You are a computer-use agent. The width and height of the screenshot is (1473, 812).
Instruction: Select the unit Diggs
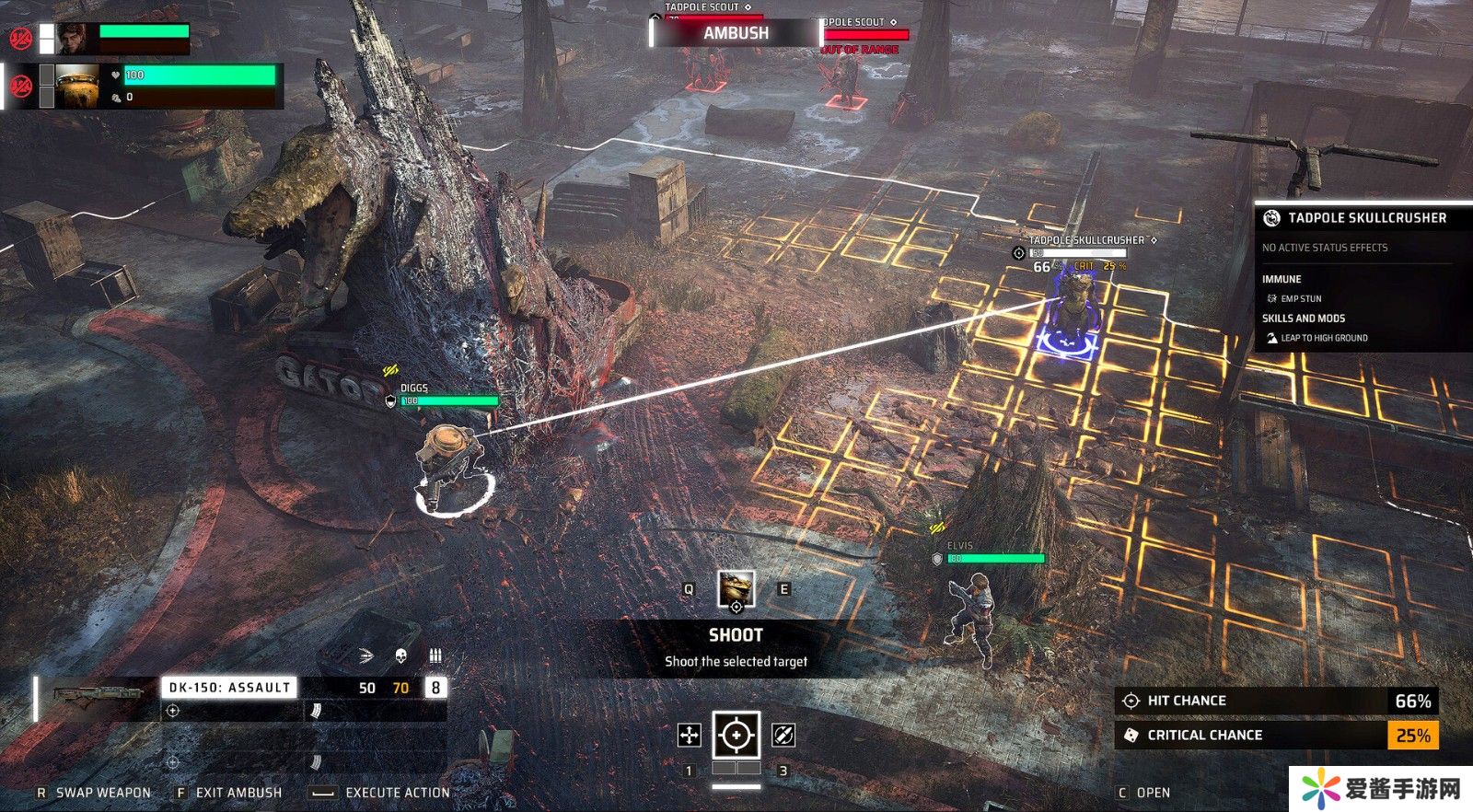[448, 460]
